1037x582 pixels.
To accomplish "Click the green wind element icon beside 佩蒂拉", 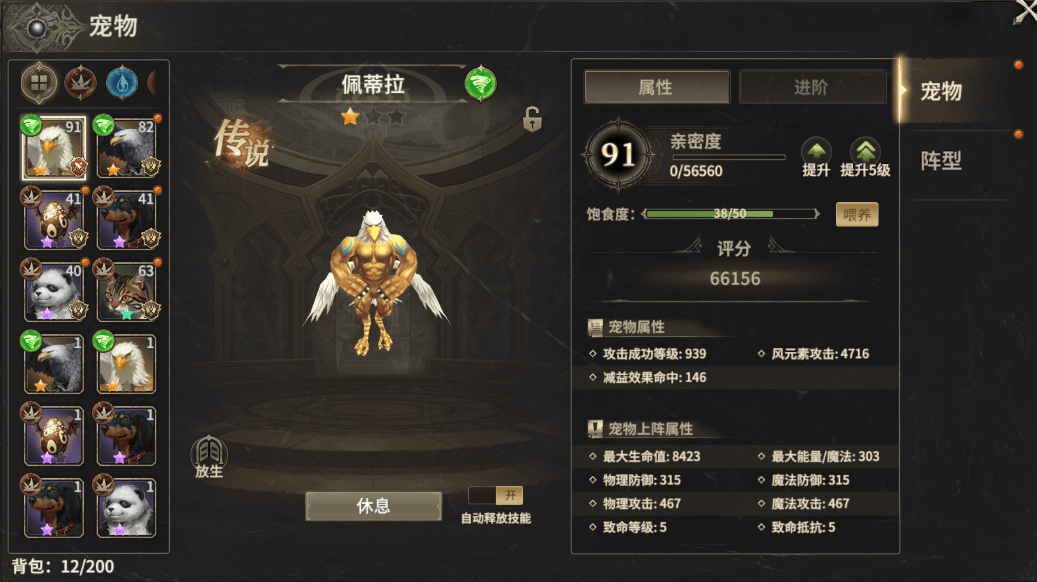I will click(480, 84).
